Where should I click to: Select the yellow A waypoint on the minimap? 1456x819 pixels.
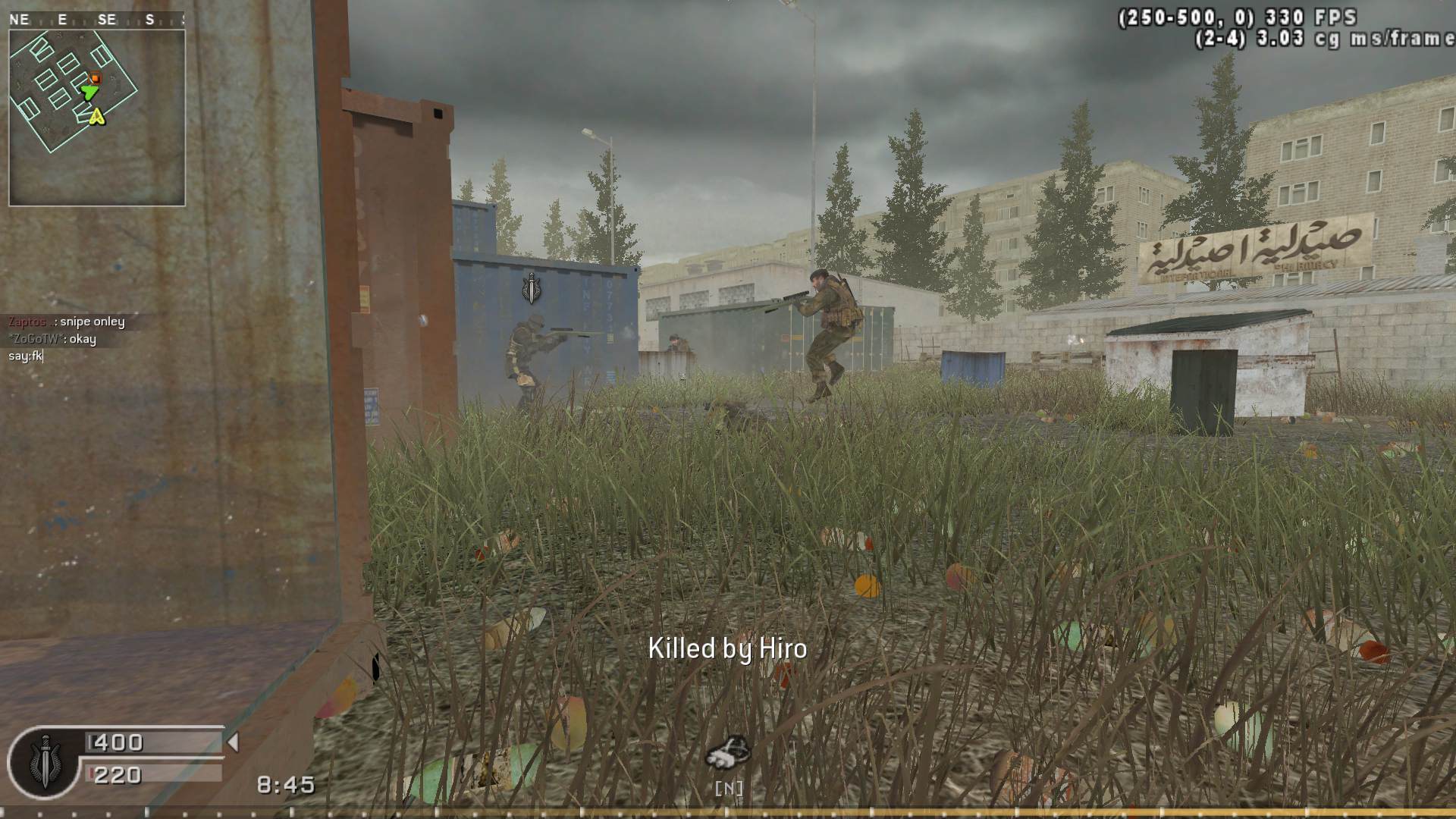coord(98,118)
